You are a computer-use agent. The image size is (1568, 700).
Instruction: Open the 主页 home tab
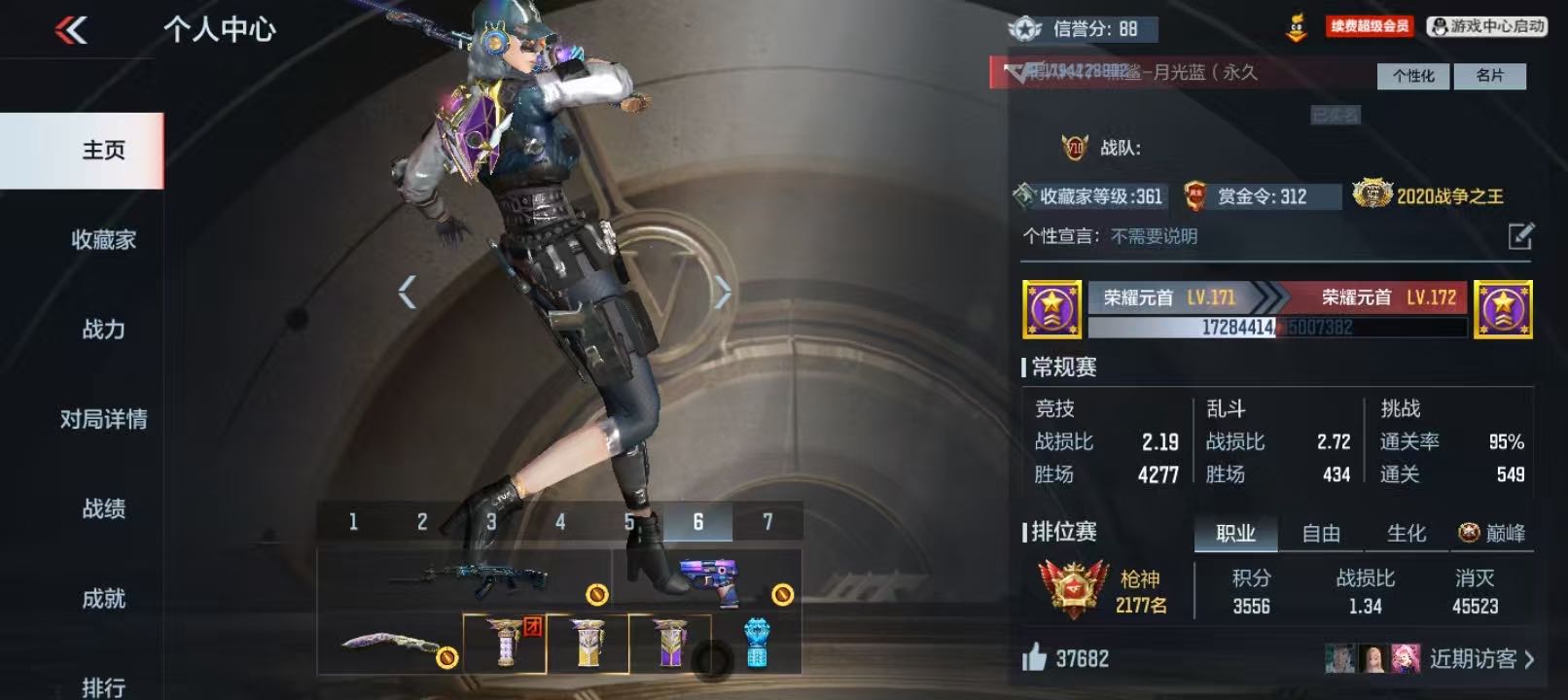click(103, 151)
